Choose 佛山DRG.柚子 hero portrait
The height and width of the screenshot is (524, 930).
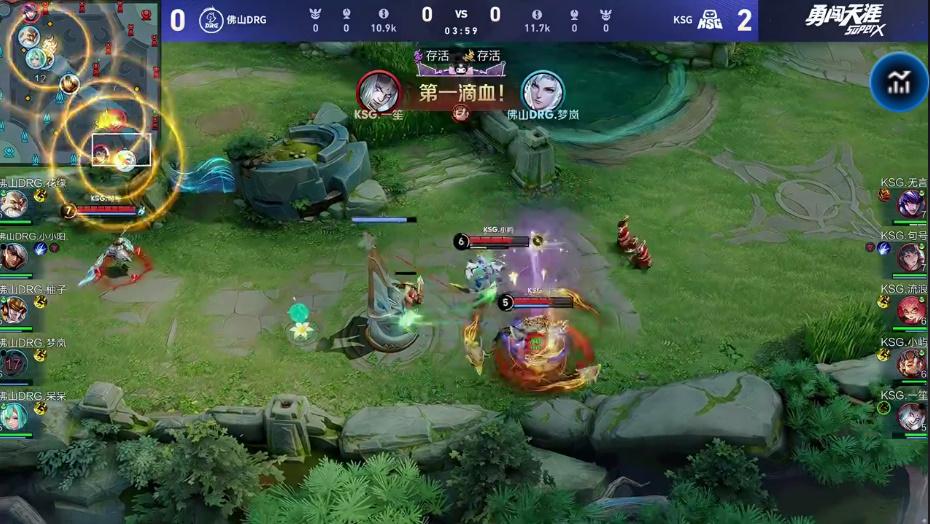[14, 310]
